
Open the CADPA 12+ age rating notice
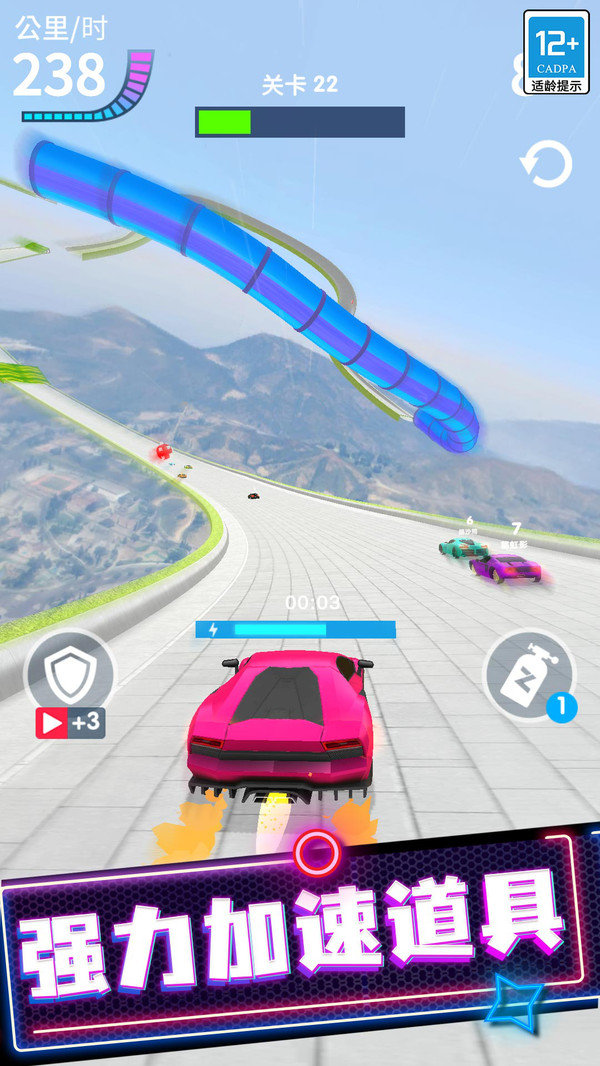point(556,52)
